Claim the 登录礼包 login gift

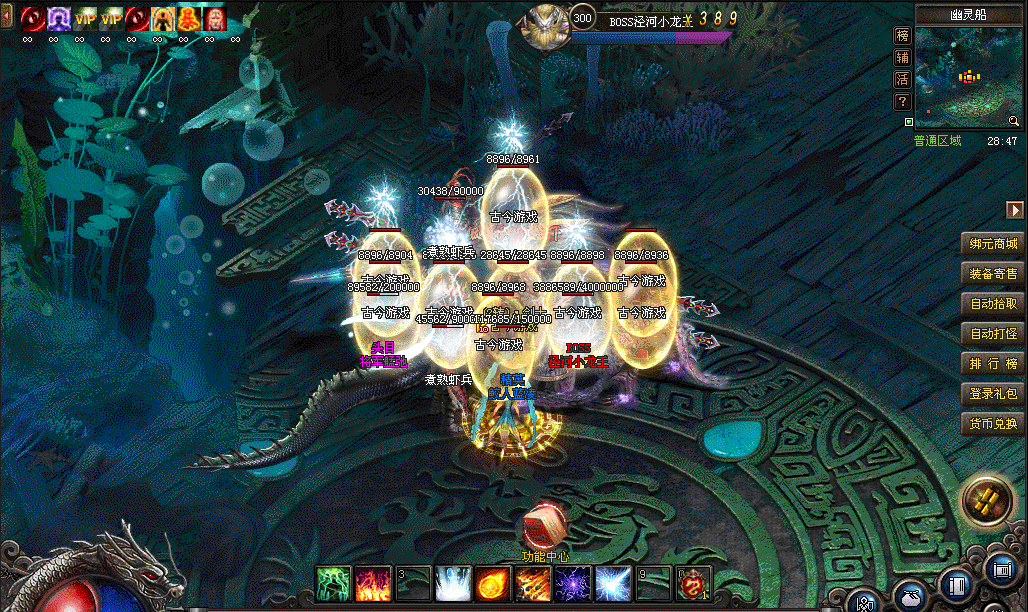(992, 394)
